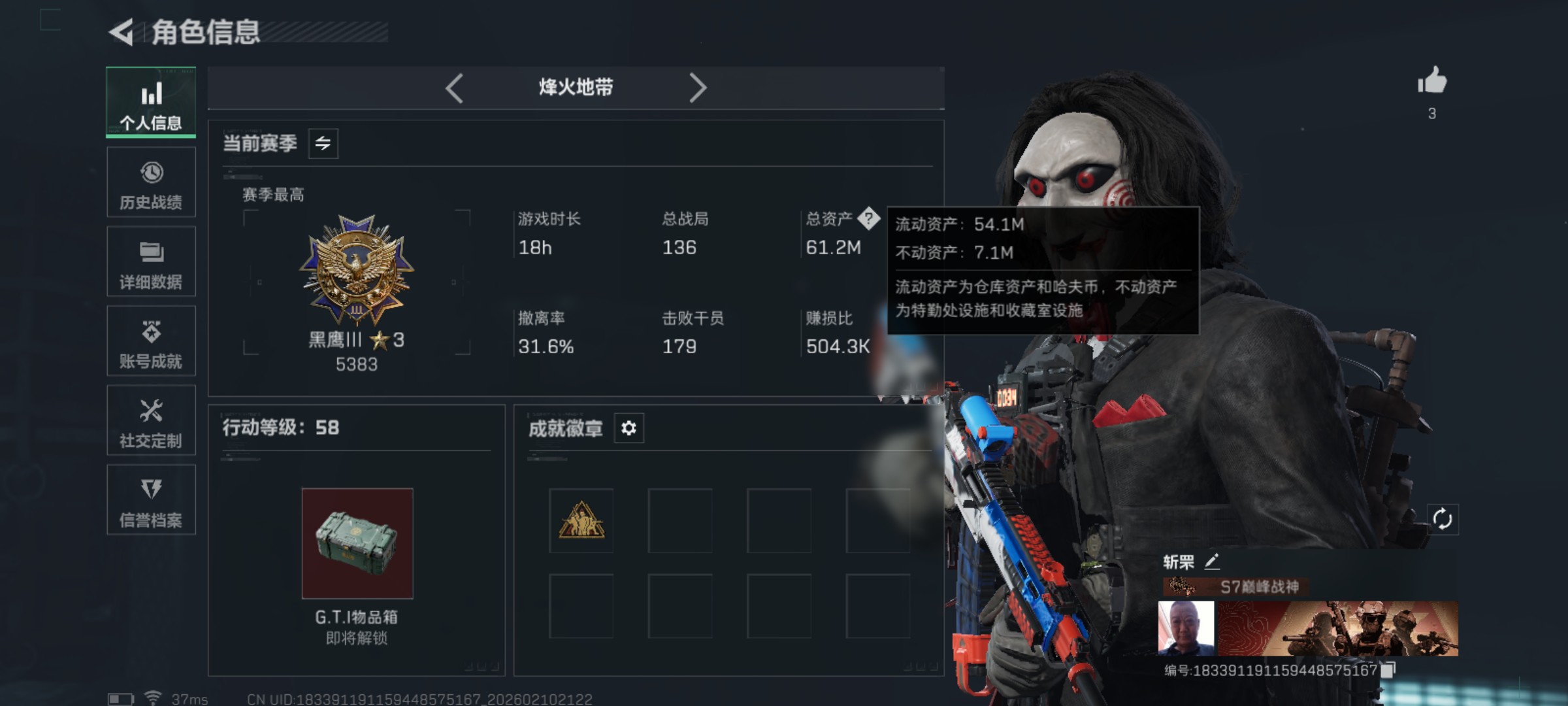Click right arrow after 烽火地带
Image resolution: width=1568 pixels, height=706 pixels.
coord(699,87)
